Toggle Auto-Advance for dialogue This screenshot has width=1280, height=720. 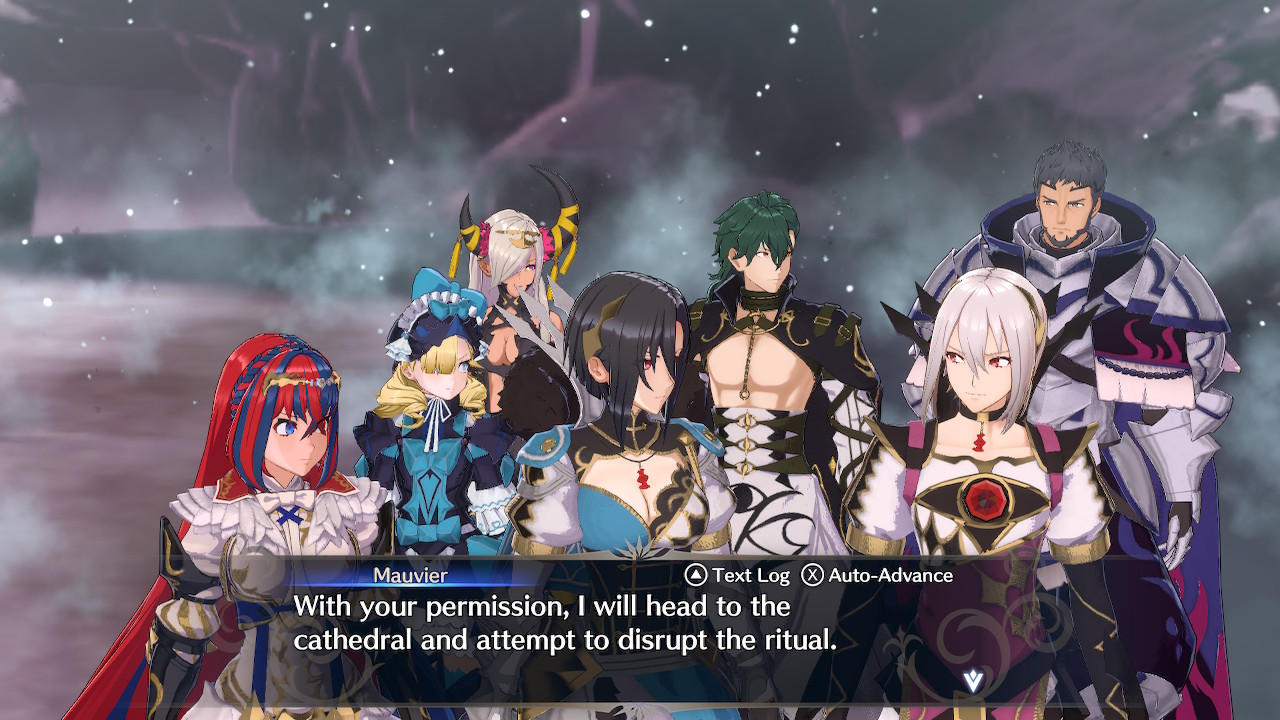point(877,575)
